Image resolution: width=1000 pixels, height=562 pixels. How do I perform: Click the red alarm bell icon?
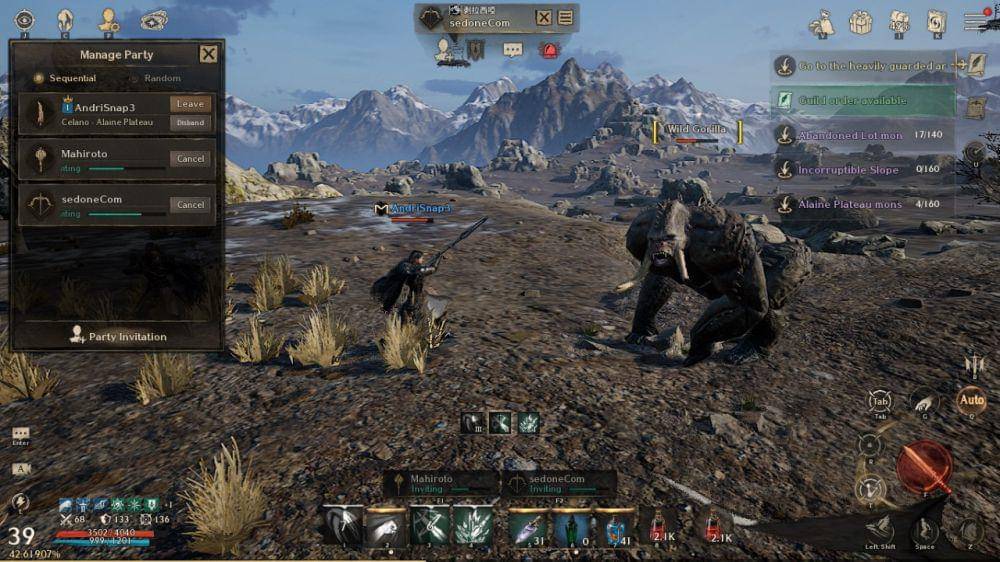click(549, 49)
